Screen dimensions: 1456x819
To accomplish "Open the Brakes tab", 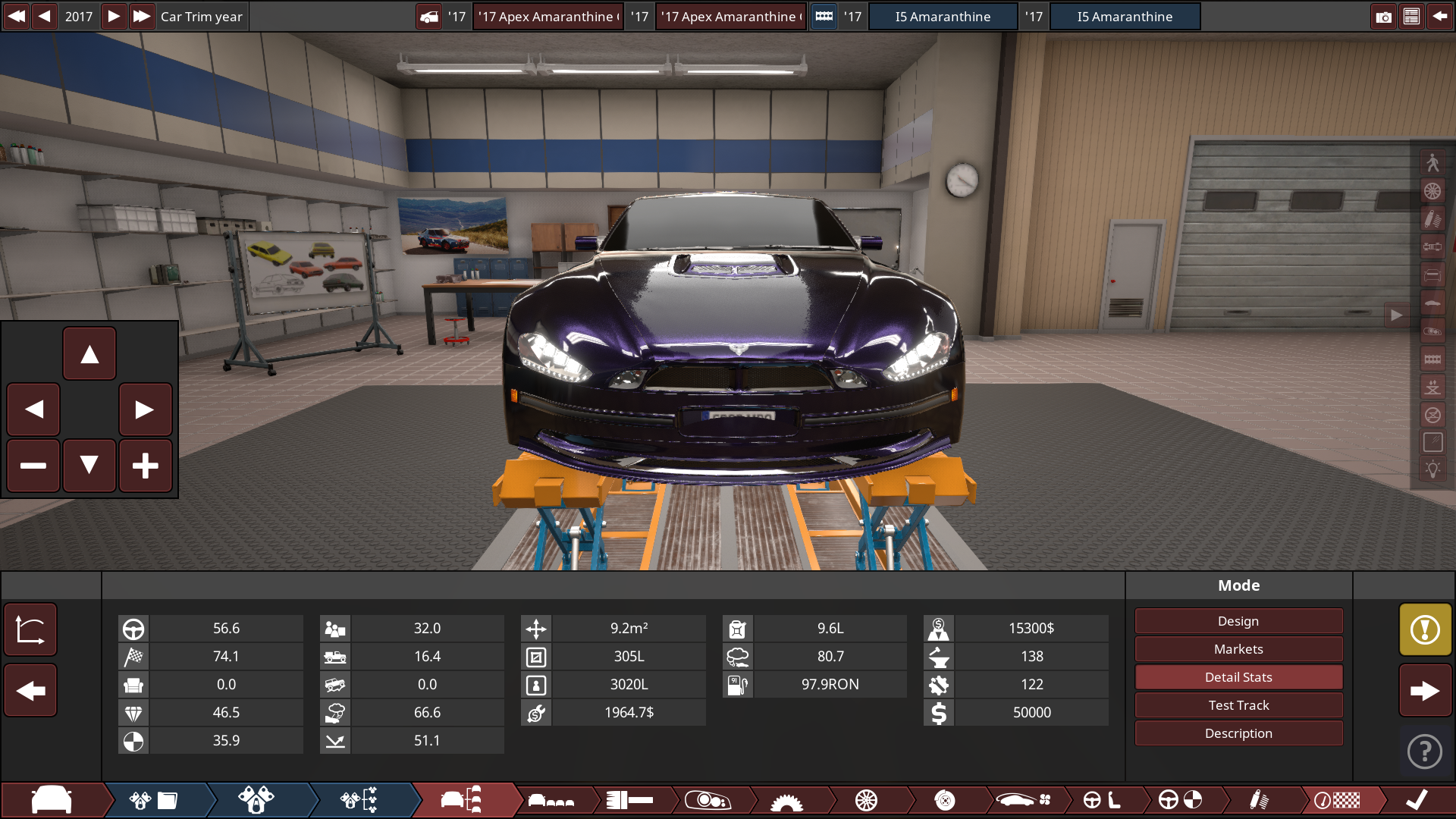I will click(x=945, y=800).
